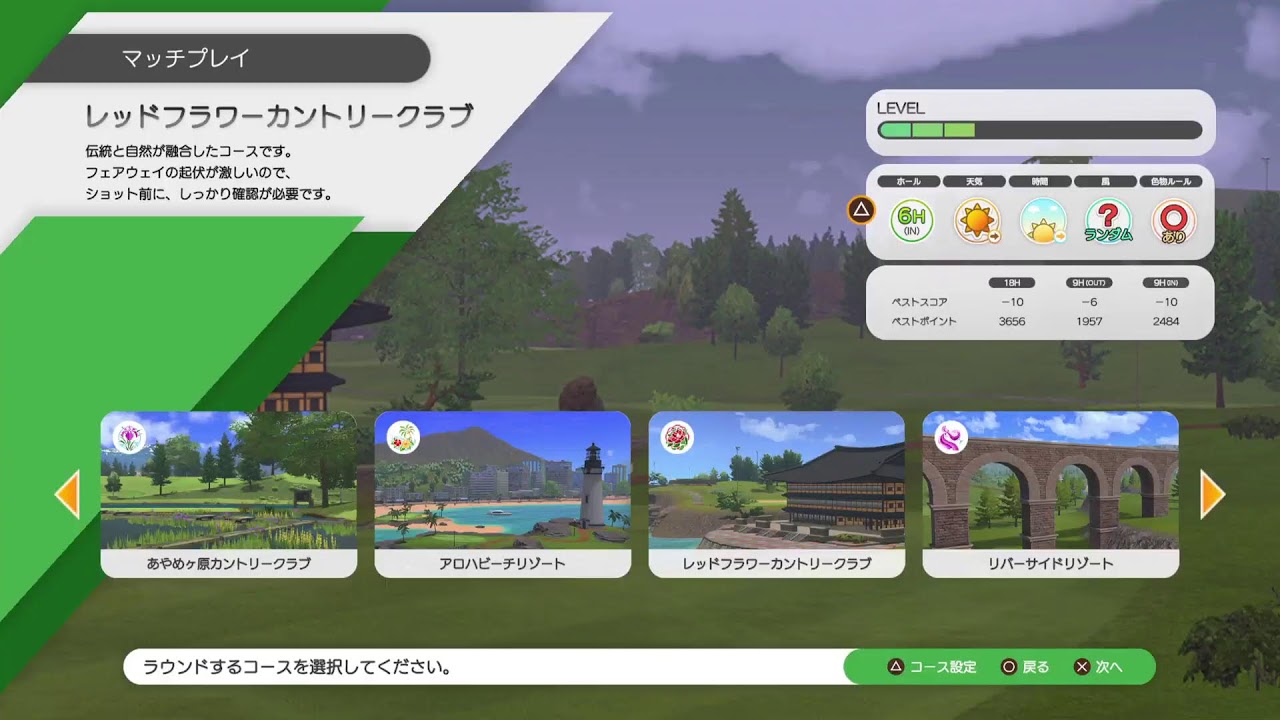Change the 6H (IN) hole setting
The height and width of the screenshot is (720, 1280).
911,221
